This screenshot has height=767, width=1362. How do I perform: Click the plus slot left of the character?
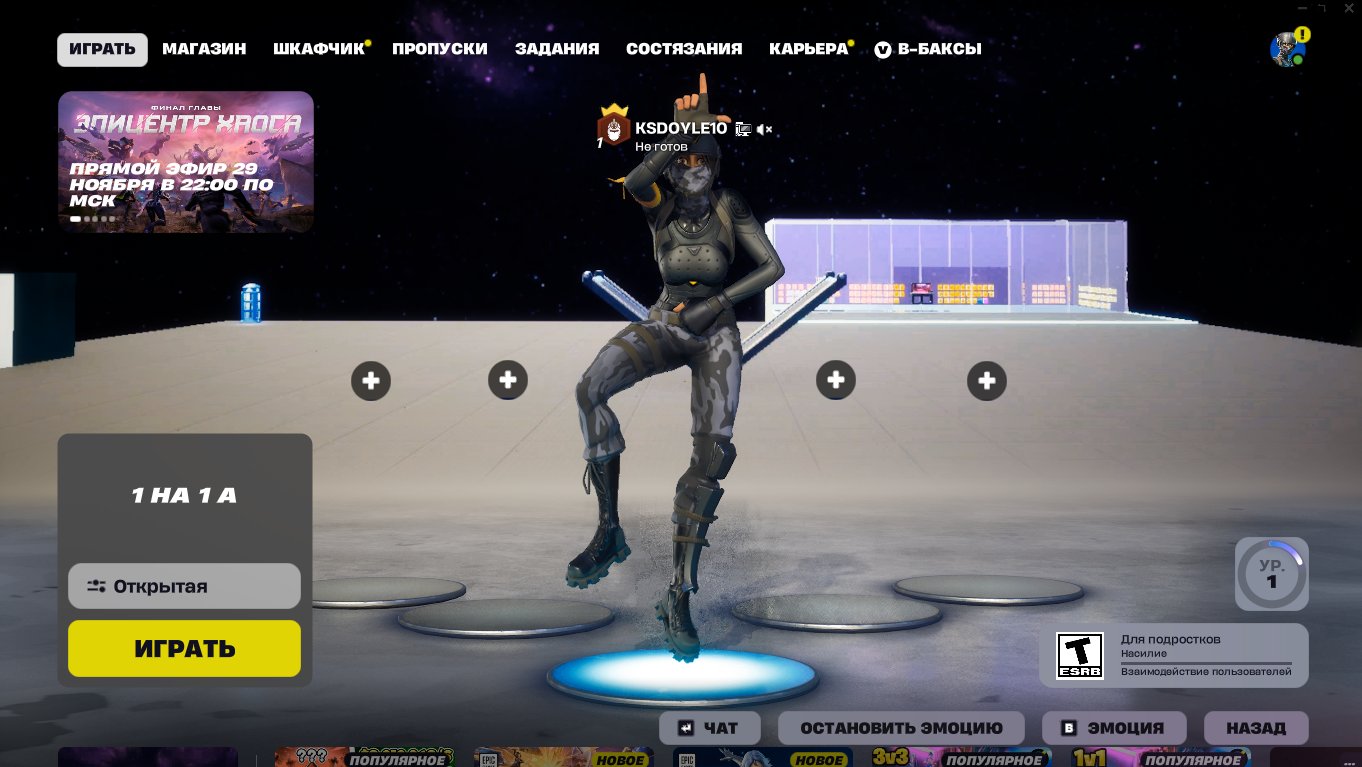508,380
